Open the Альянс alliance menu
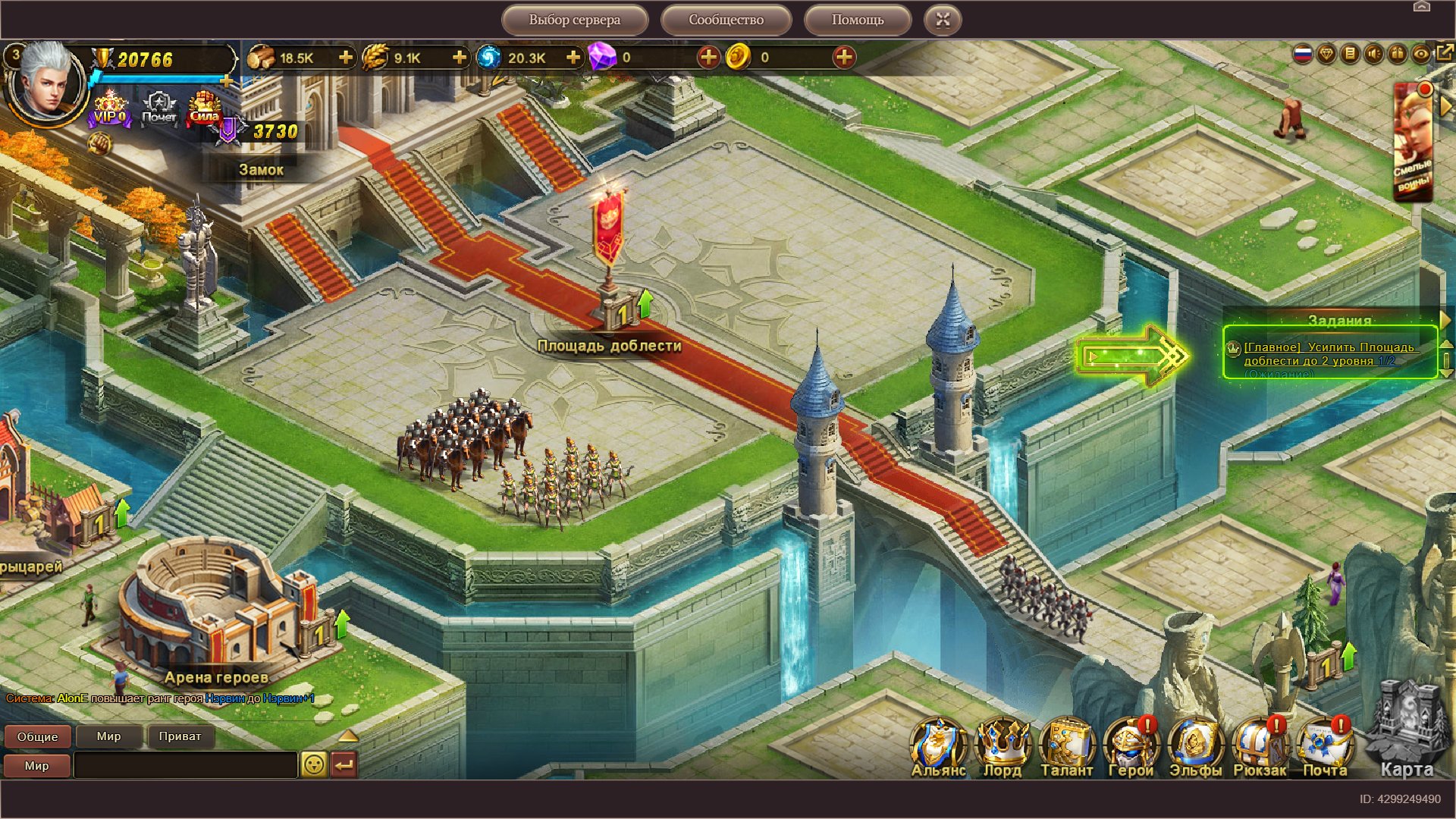Image resolution: width=1456 pixels, height=819 pixels. [938, 748]
